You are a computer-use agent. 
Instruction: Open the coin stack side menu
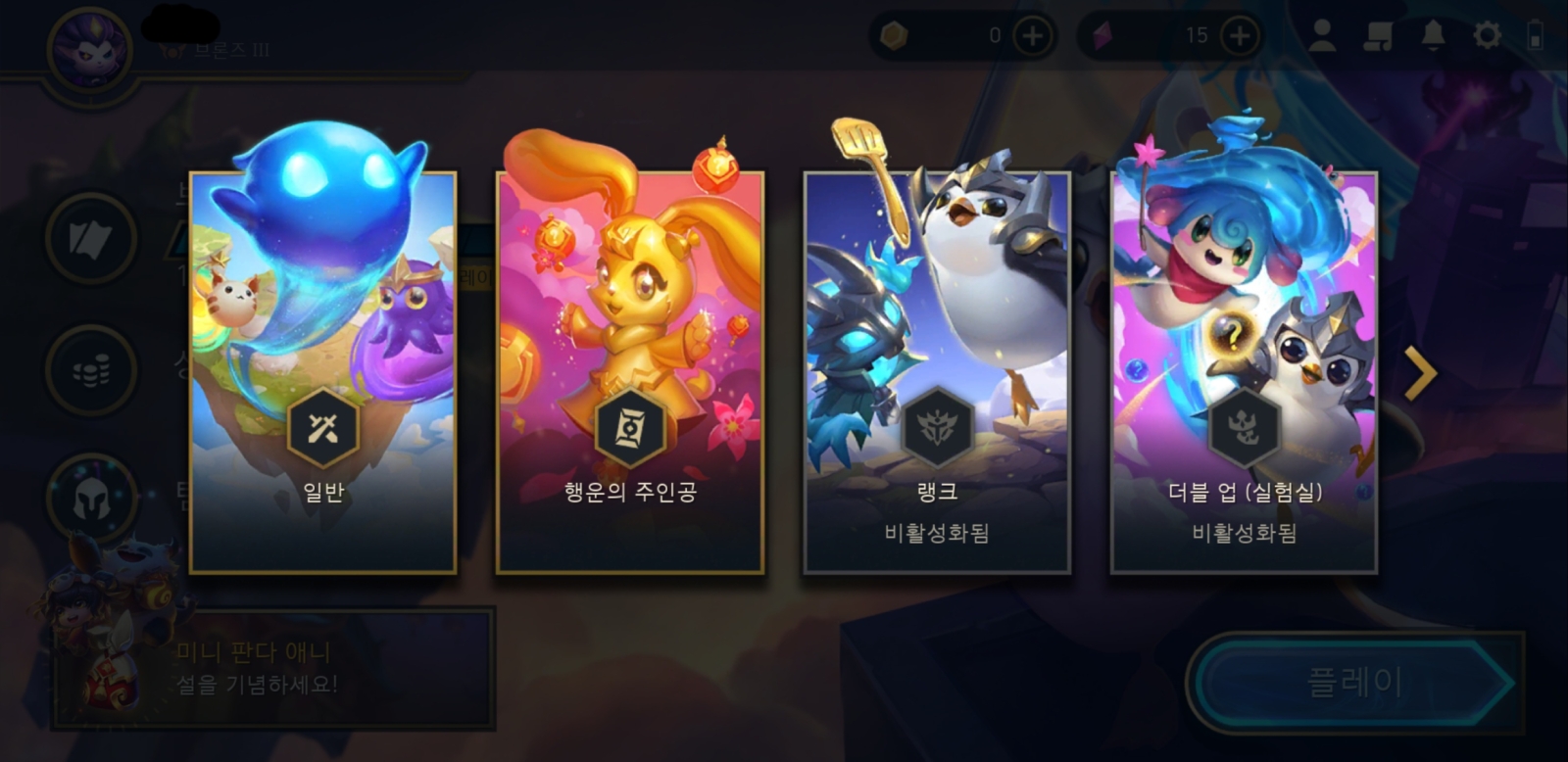point(91,371)
